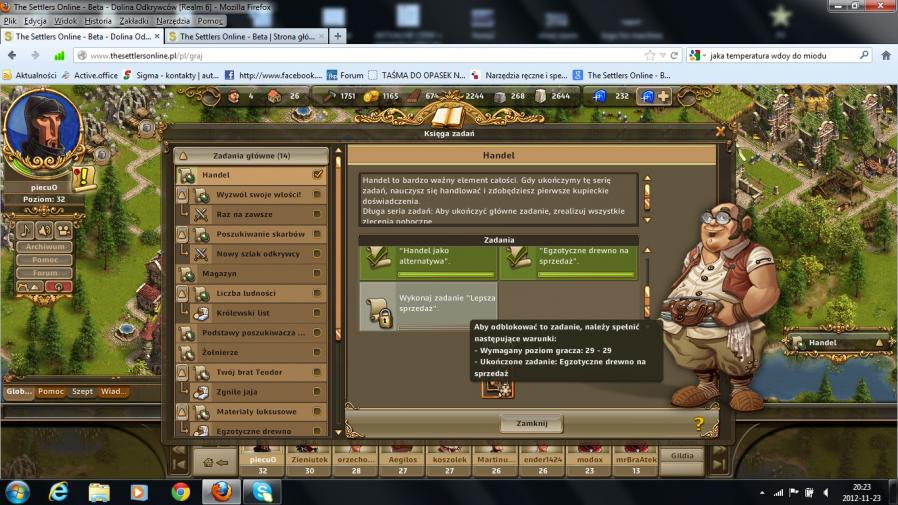Open the Wyzwól swoje włości! quest
This screenshot has width=898, height=505.
click(258, 194)
